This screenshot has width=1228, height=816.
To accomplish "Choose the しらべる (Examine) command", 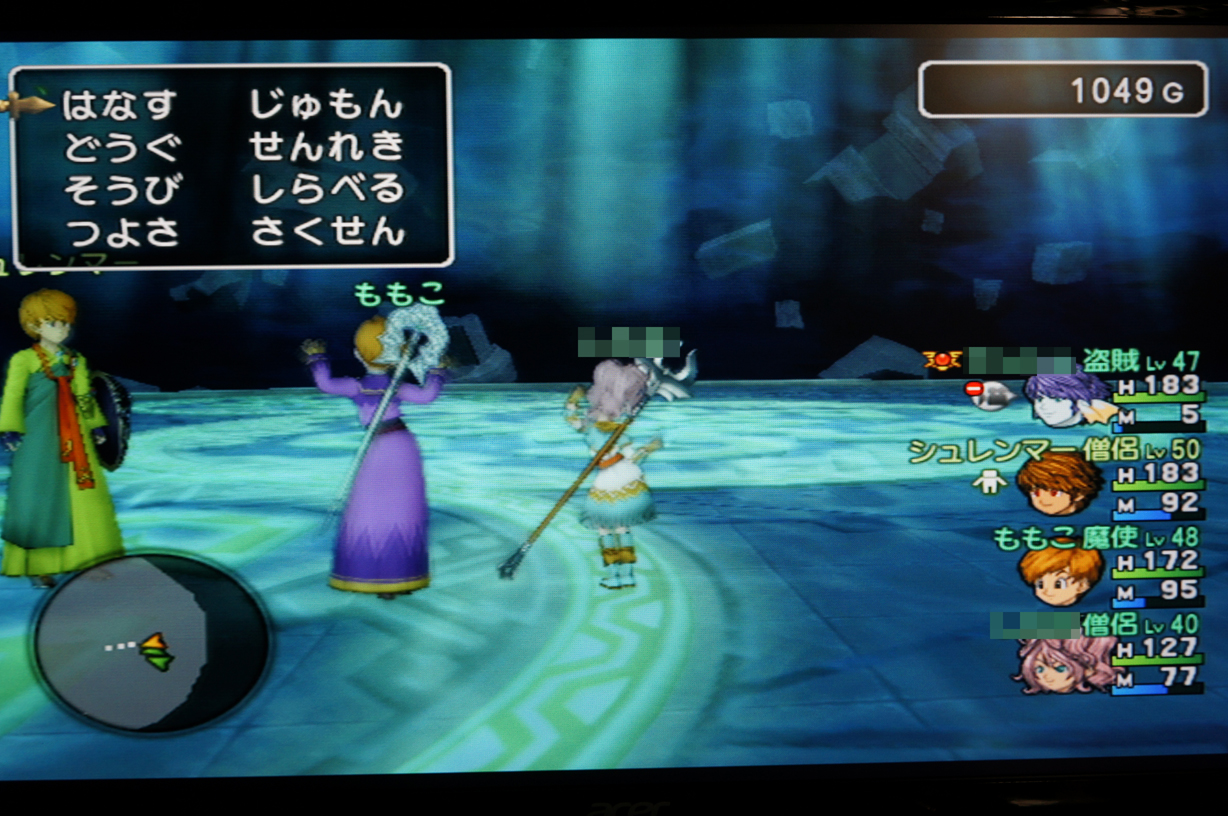I will coord(326,189).
